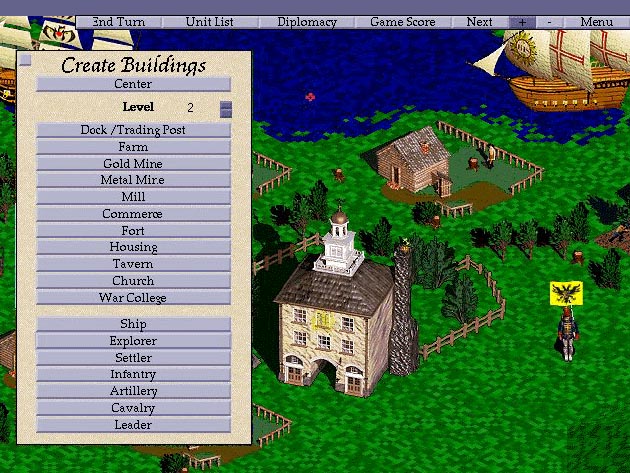The width and height of the screenshot is (630, 473).
Task: Select the Next unit
Action: (479, 21)
